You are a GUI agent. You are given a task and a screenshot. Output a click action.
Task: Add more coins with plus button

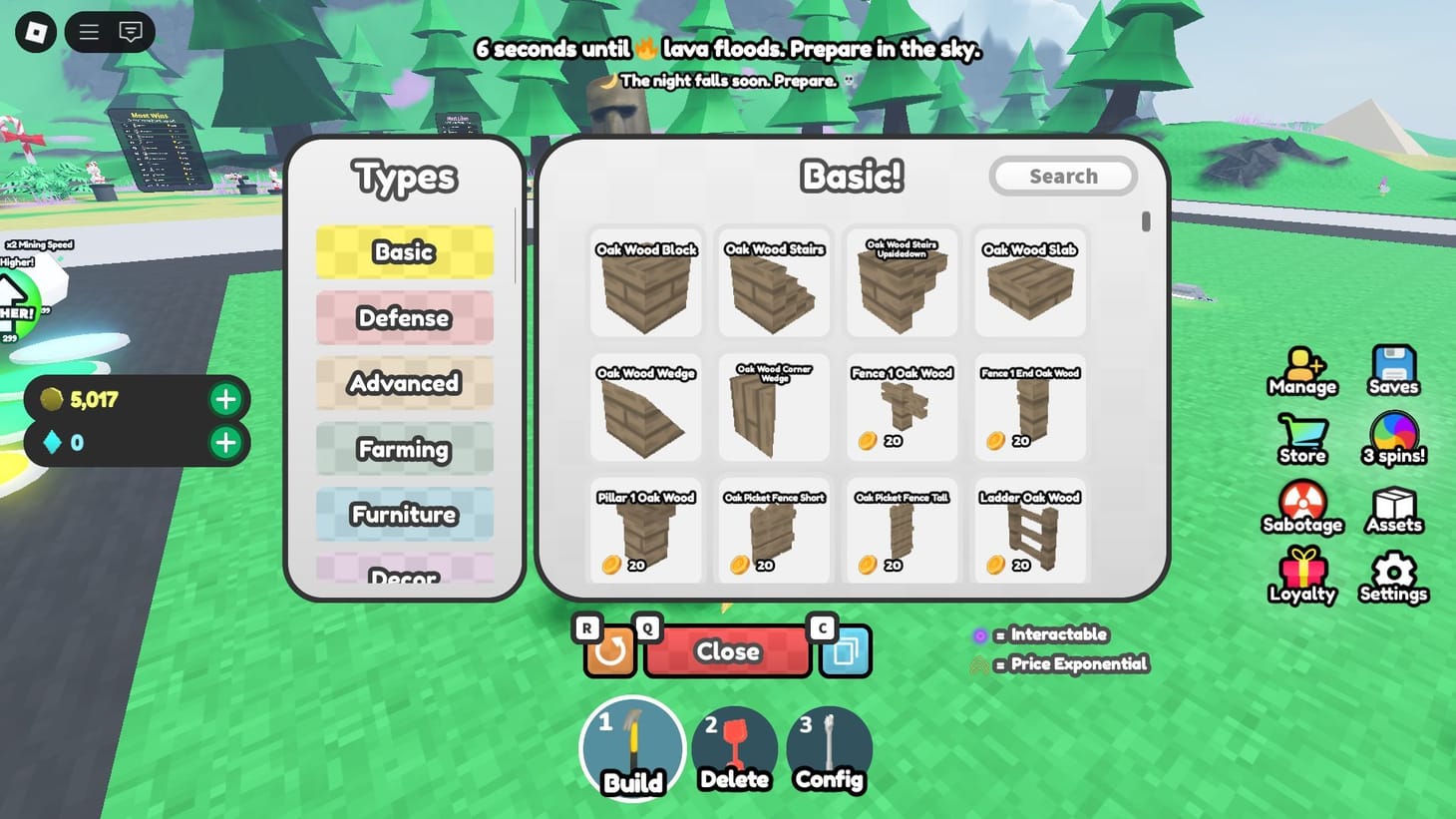coord(225,399)
